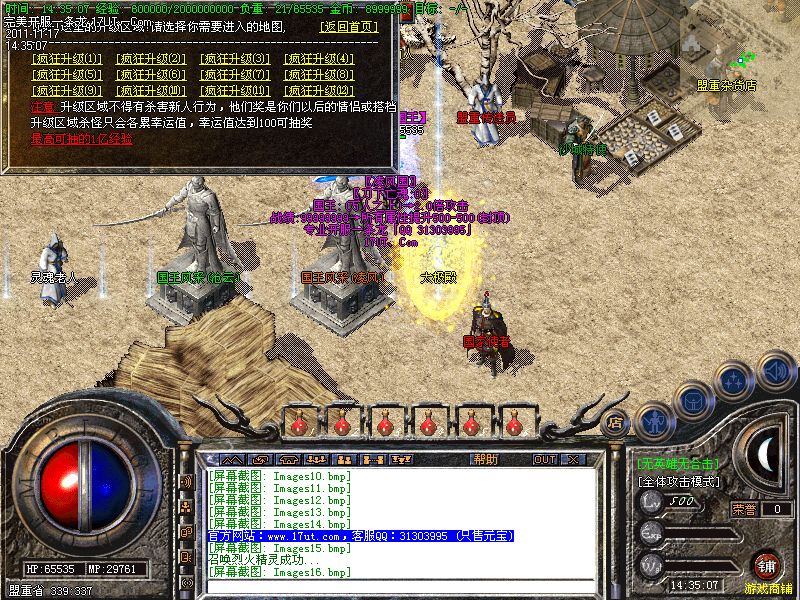Viewport: 800px width, 600px height.
Task: Open the round 店 shop icon
Action: [x=616, y=422]
